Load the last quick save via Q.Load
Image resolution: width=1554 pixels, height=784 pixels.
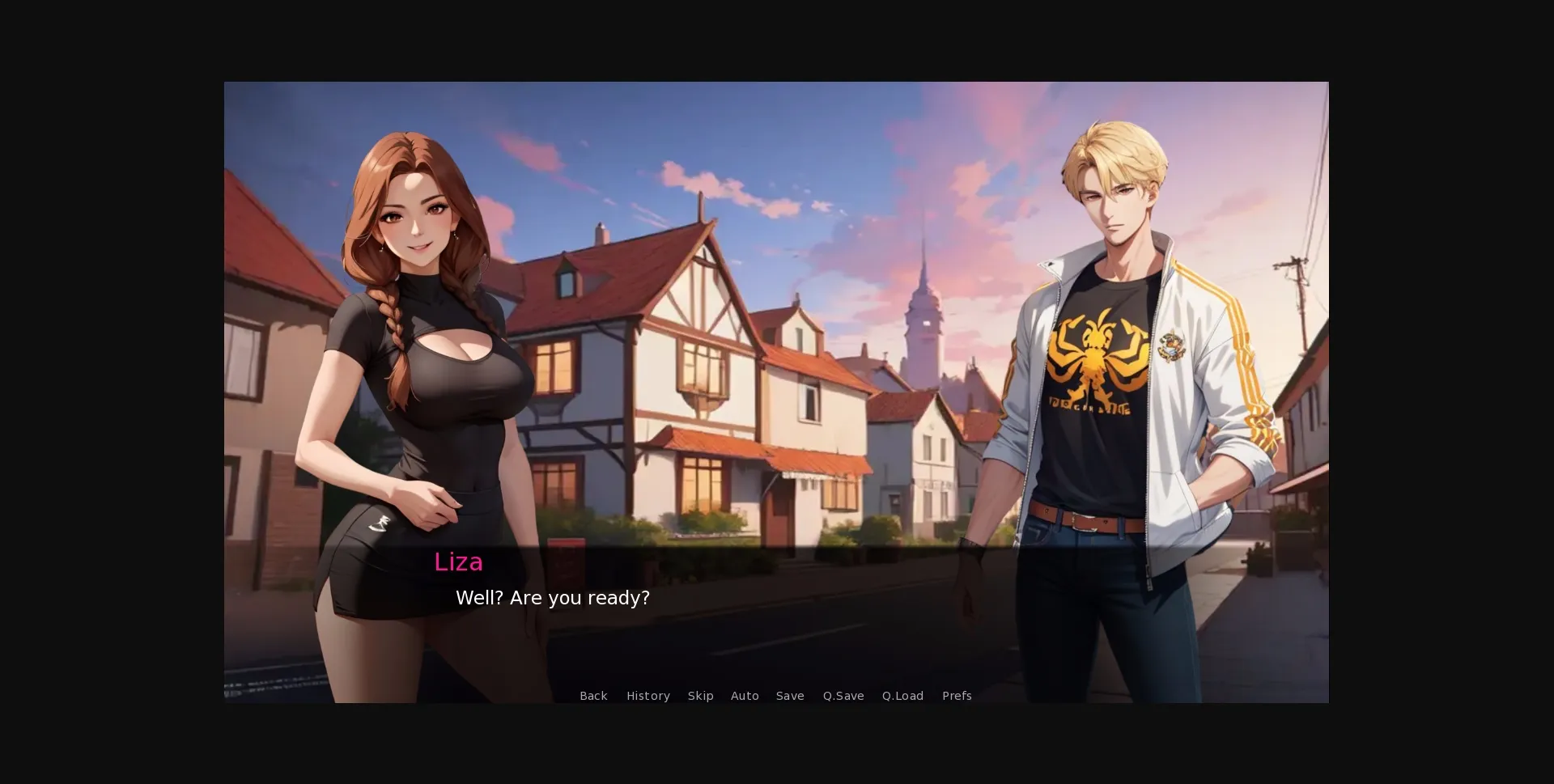click(x=902, y=696)
